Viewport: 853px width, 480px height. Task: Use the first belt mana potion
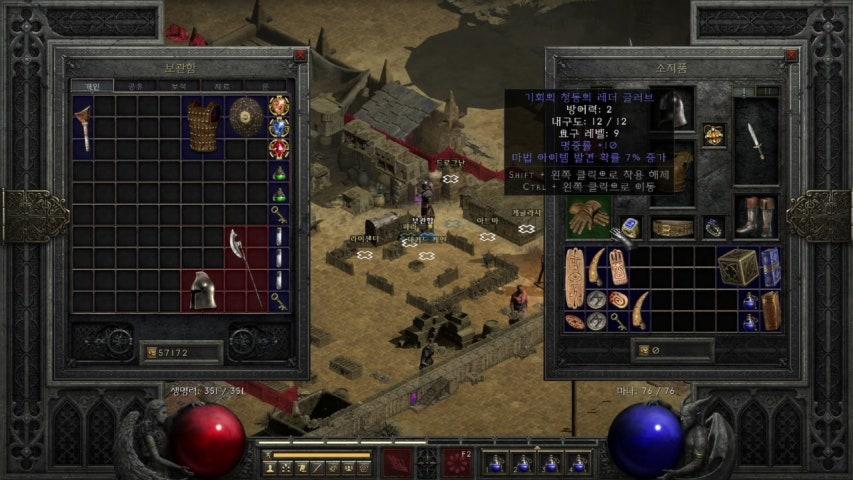[x=494, y=463]
